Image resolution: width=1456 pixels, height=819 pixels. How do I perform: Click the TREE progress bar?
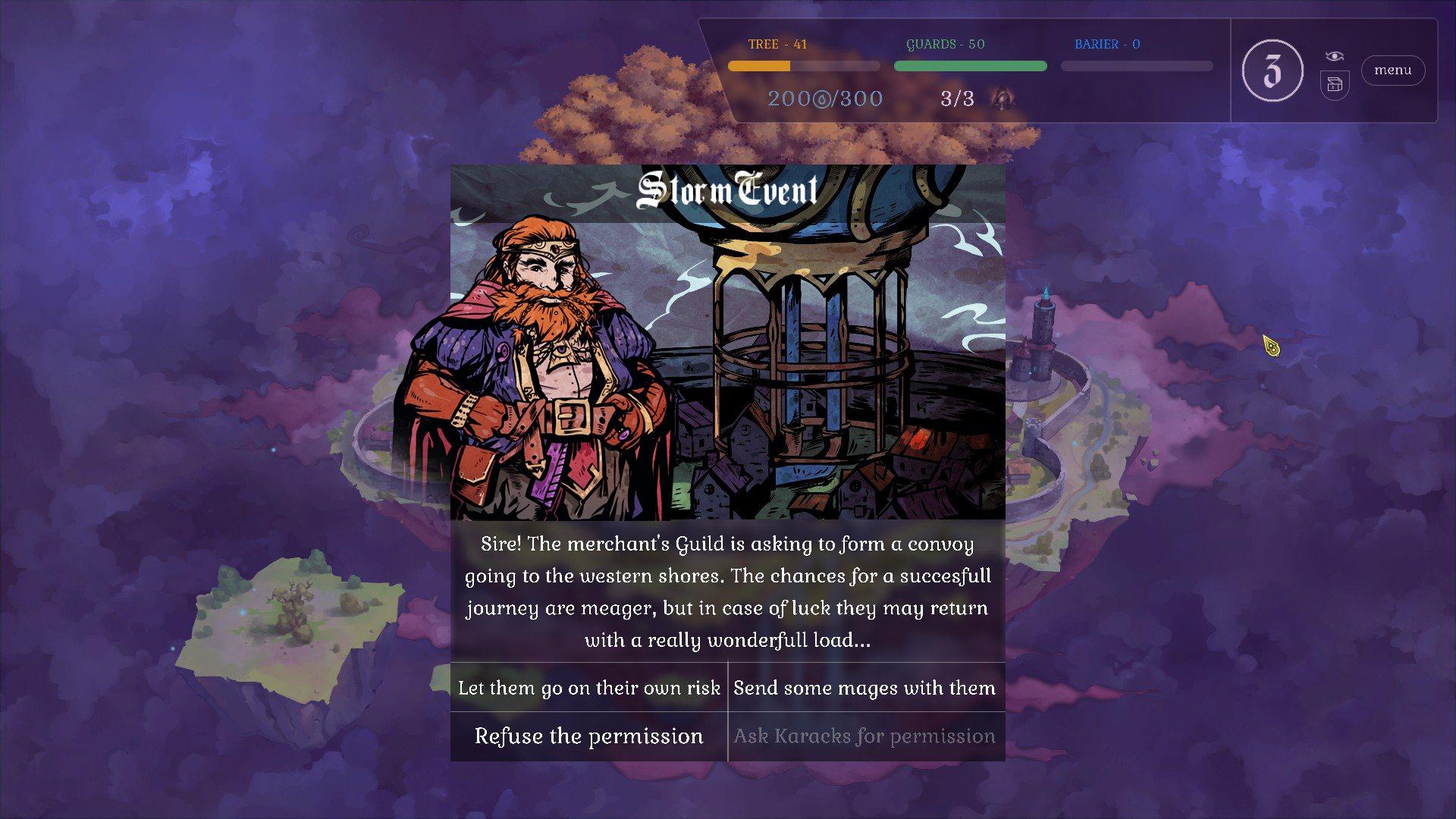click(803, 66)
